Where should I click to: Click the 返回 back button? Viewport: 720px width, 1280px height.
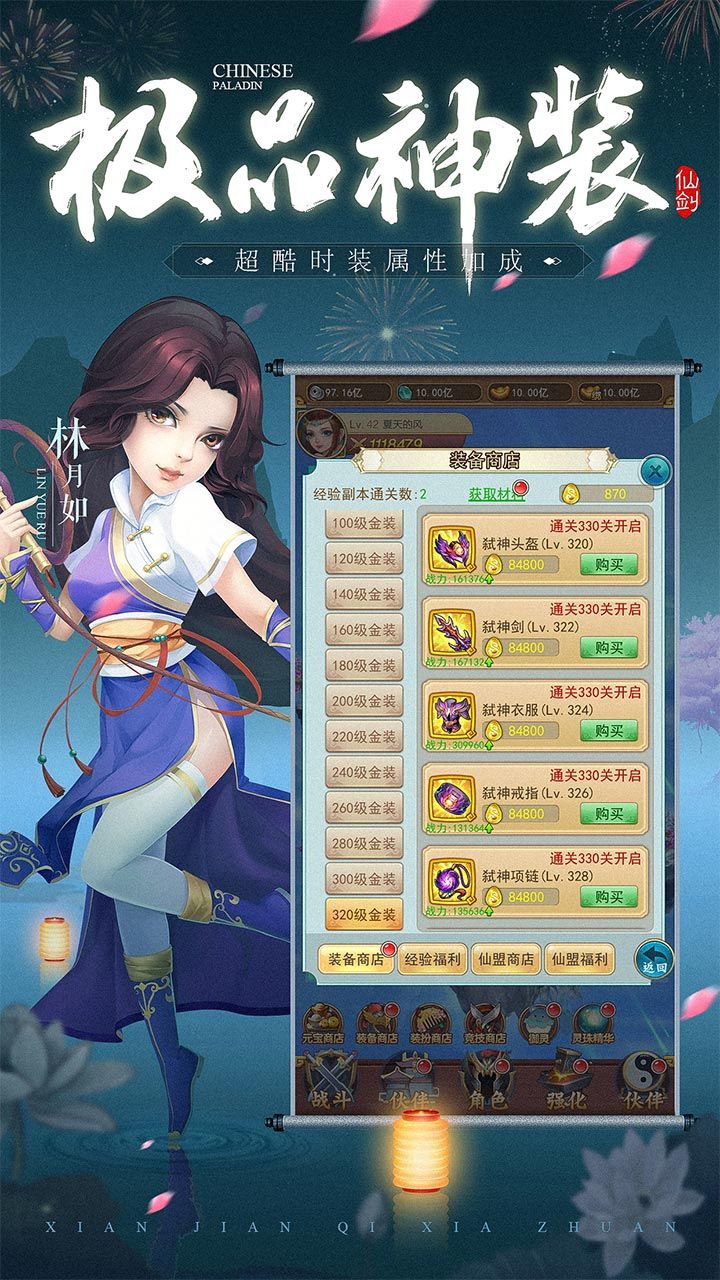[x=653, y=957]
